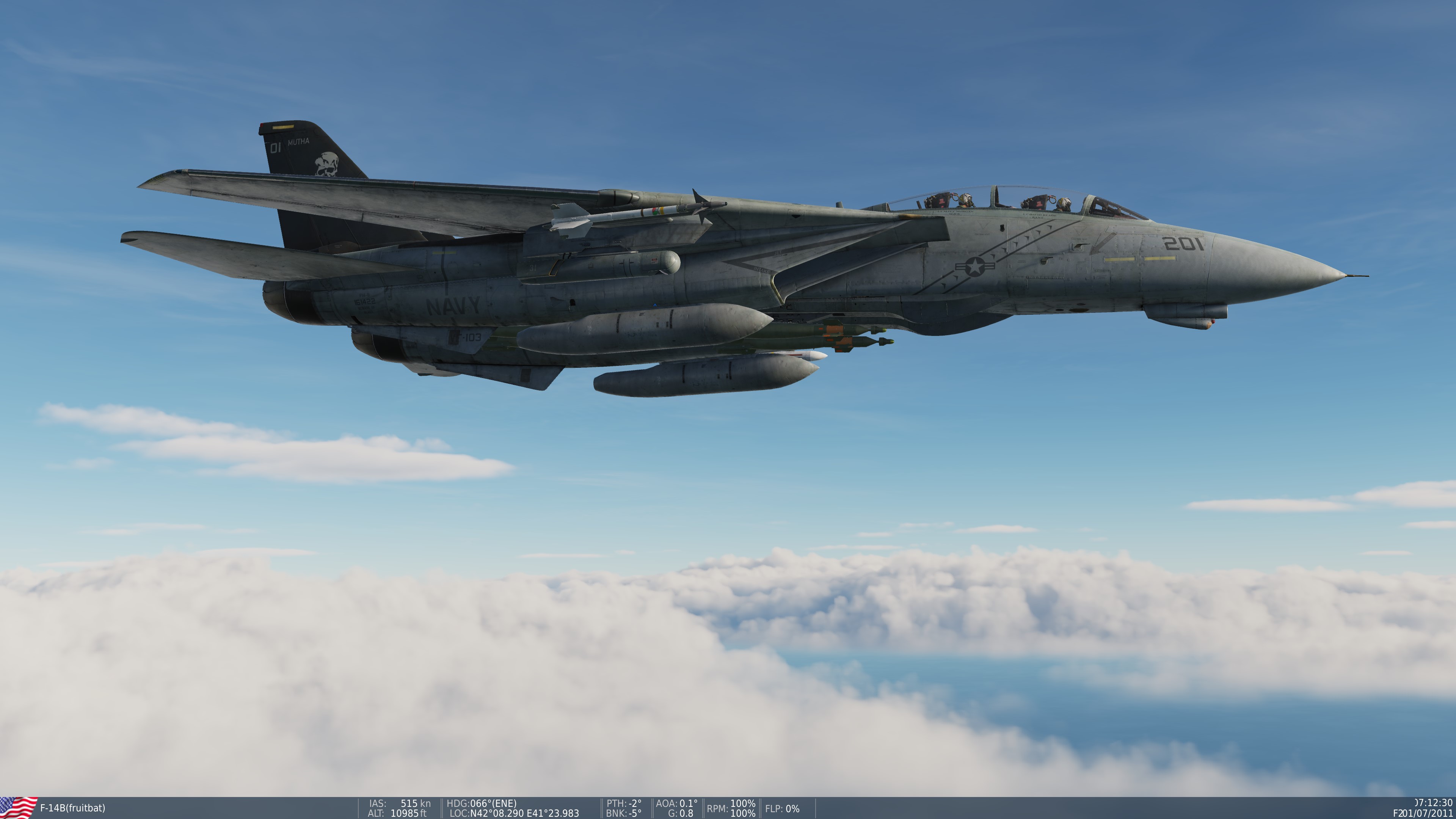Screen dimensions: 1456x819
Task: Click the AOA 0.1° angle indicator
Action: tap(676, 802)
